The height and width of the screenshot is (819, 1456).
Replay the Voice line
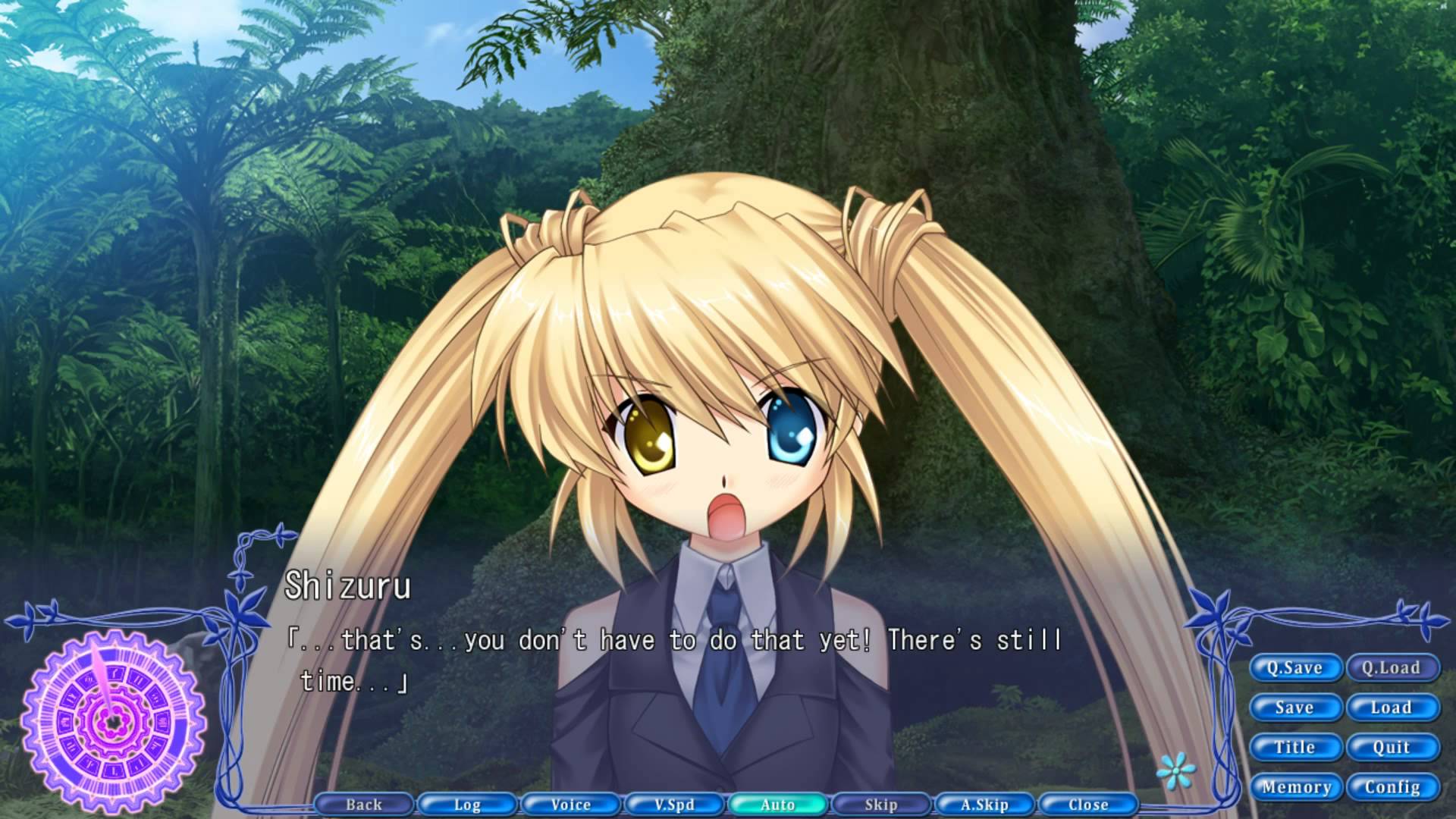tap(570, 805)
